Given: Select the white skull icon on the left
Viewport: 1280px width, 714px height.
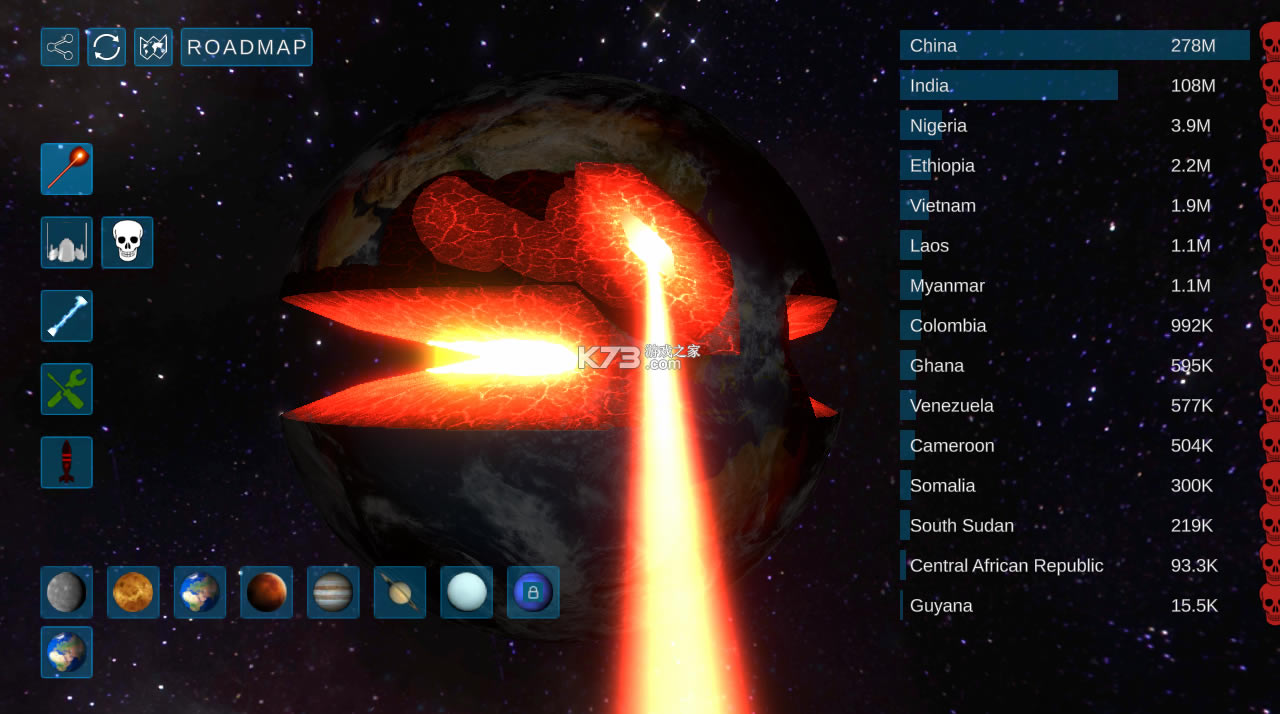Looking at the screenshot, I should (127, 242).
